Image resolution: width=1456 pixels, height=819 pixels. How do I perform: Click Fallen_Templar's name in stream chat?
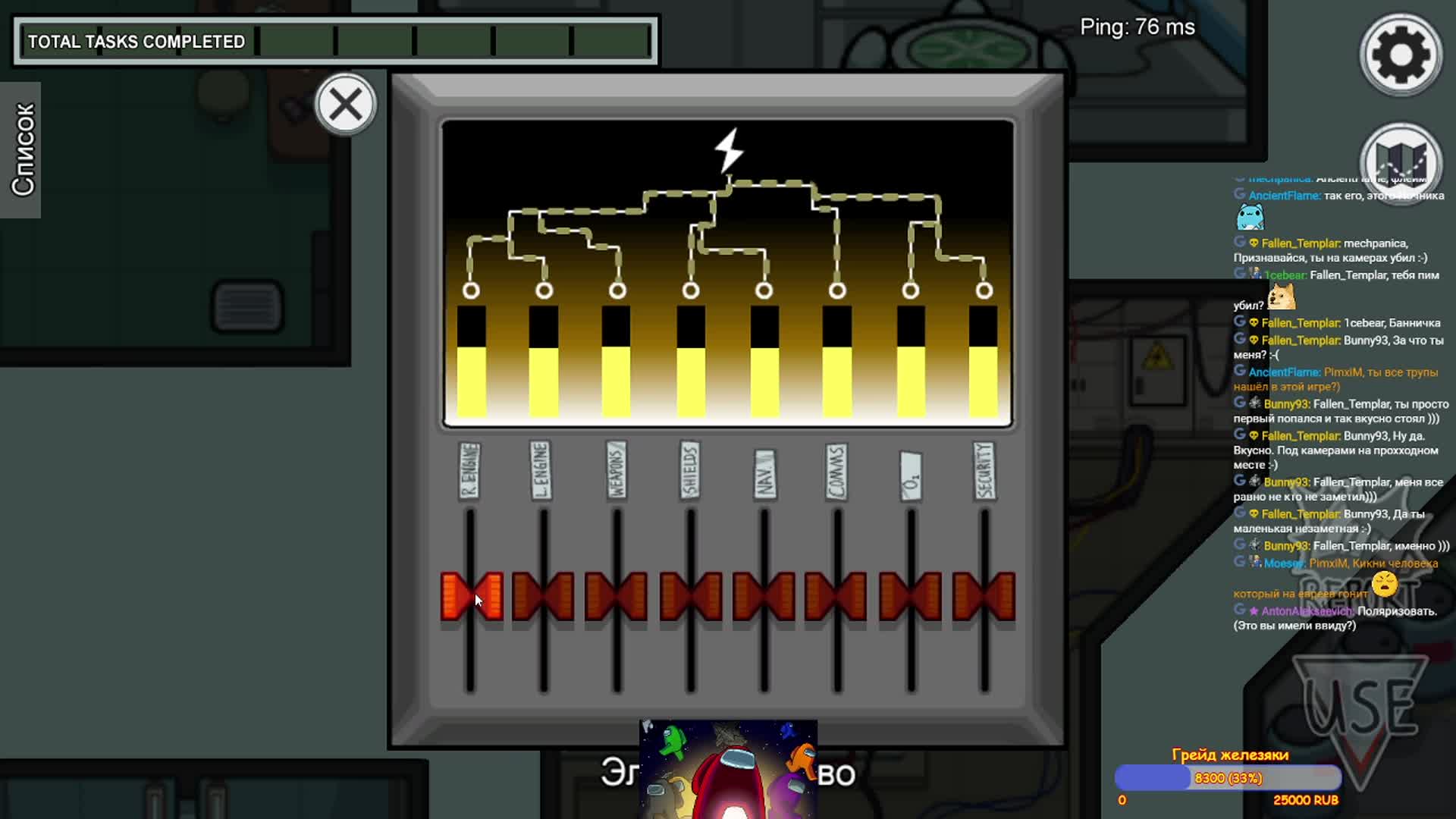pos(1300,243)
